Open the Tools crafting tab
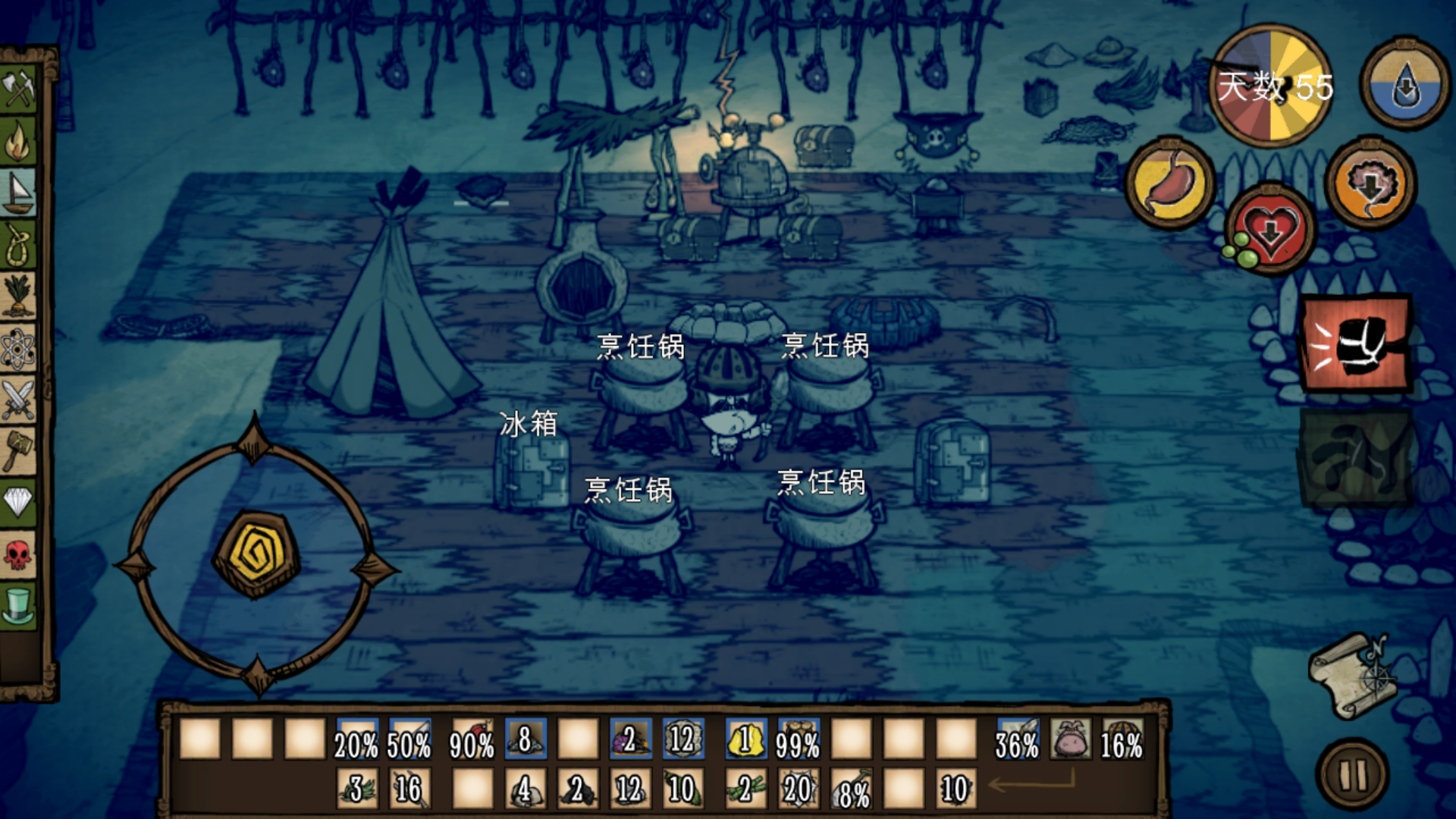Viewport: 1456px width, 819px height. [18, 89]
